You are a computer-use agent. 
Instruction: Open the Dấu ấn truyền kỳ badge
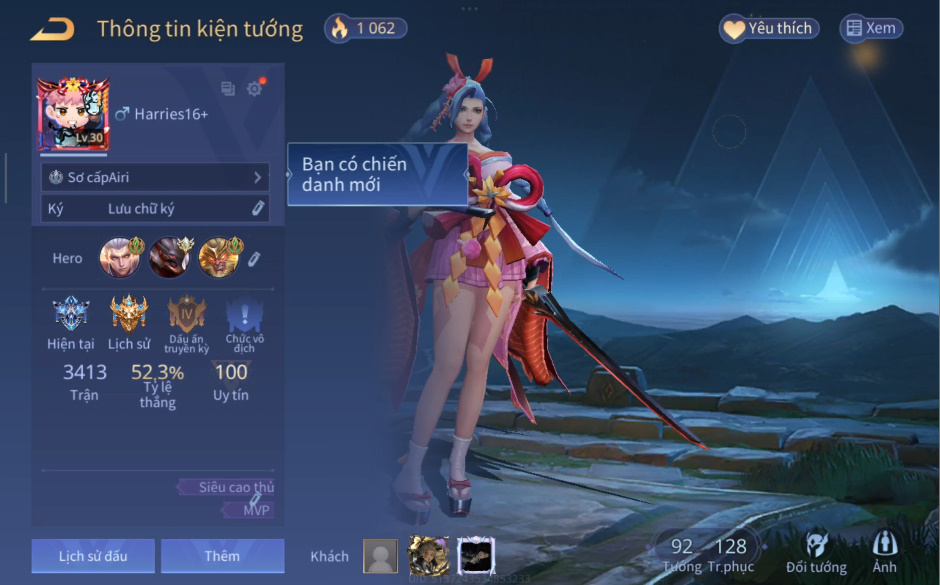187,315
